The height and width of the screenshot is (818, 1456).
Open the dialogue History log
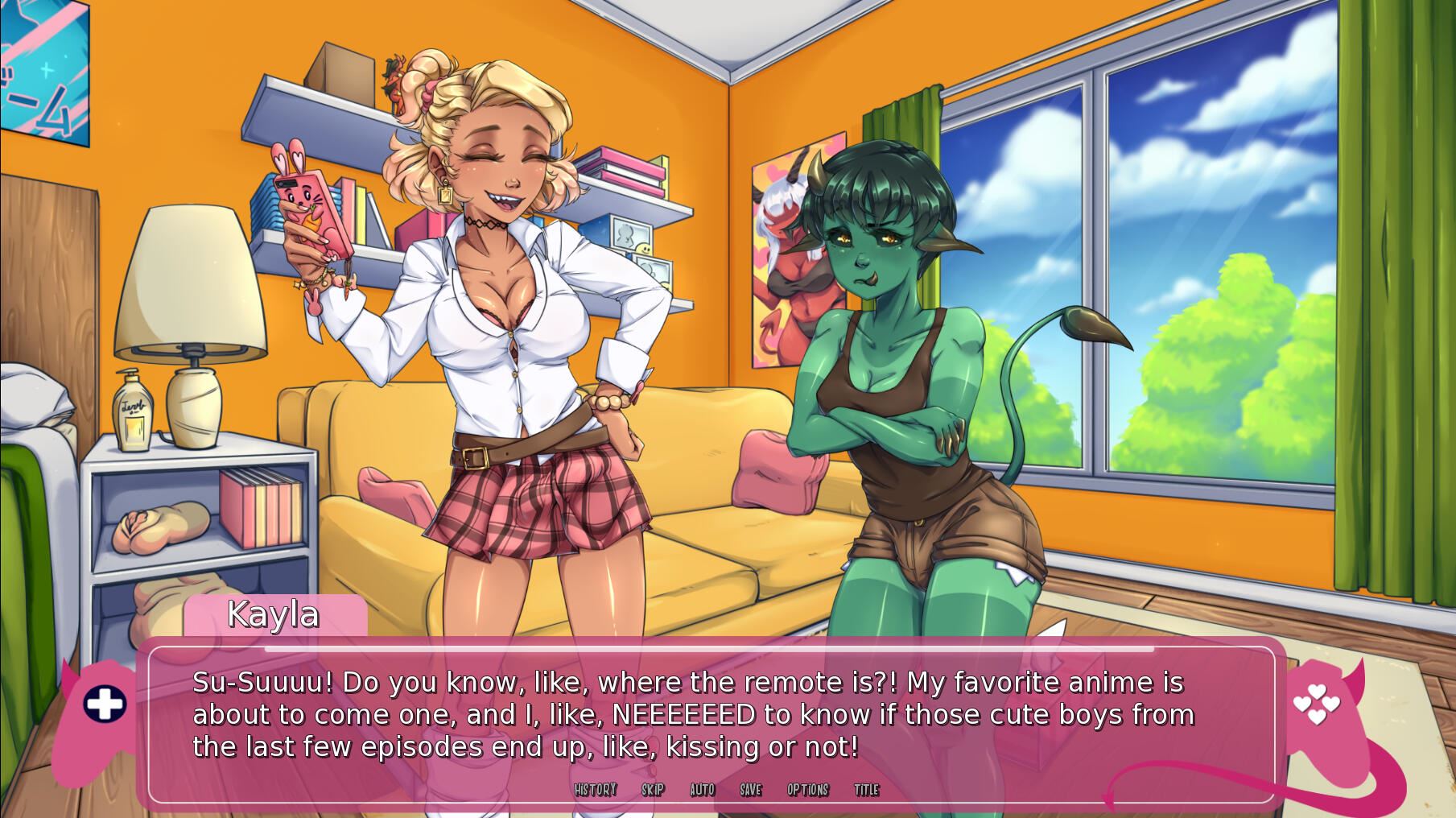[x=596, y=790]
